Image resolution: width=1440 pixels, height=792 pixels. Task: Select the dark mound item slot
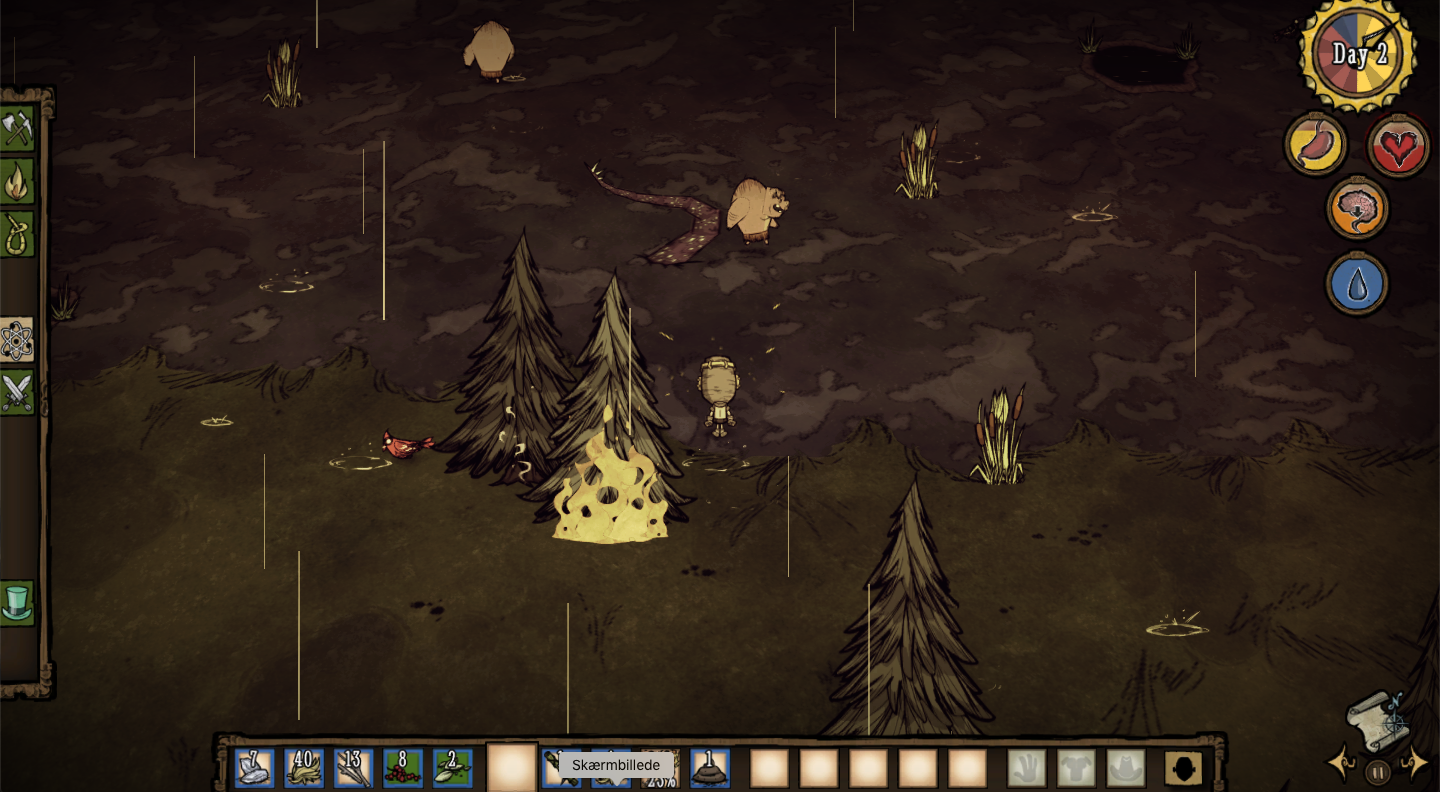pyautogui.click(x=710, y=768)
